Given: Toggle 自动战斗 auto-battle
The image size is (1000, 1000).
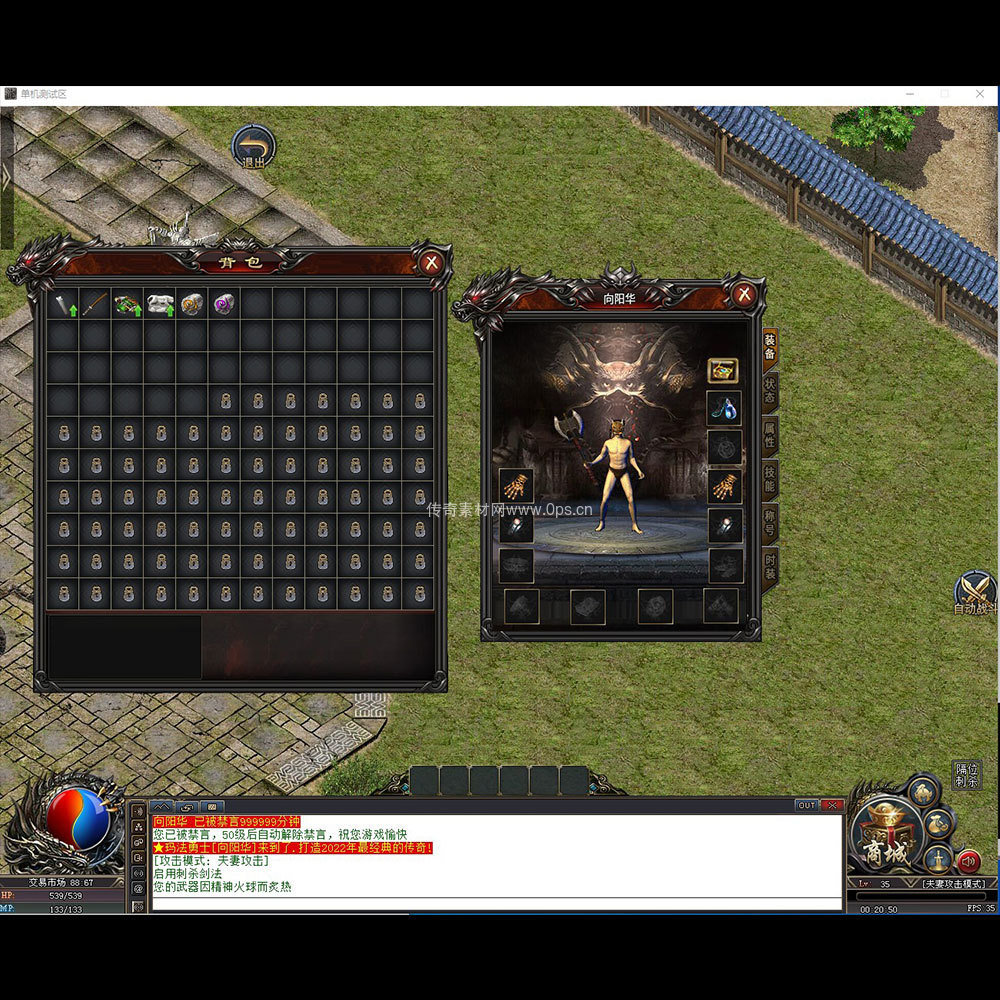Looking at the screenshot, I should [x=975, y=592].
